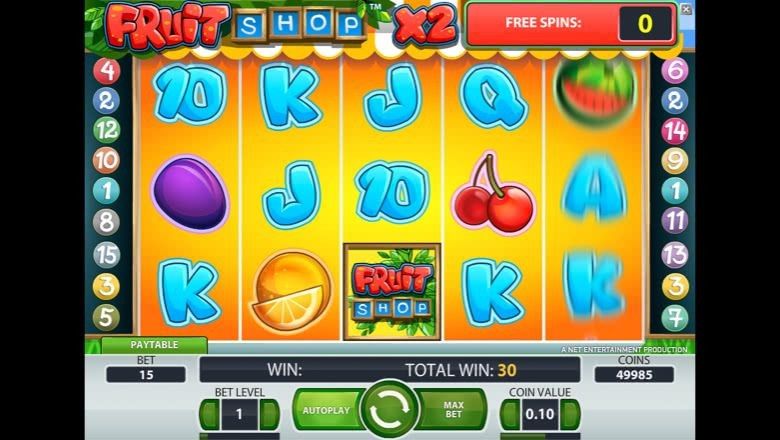Show payline marker number 15

(x=107, y=254)
